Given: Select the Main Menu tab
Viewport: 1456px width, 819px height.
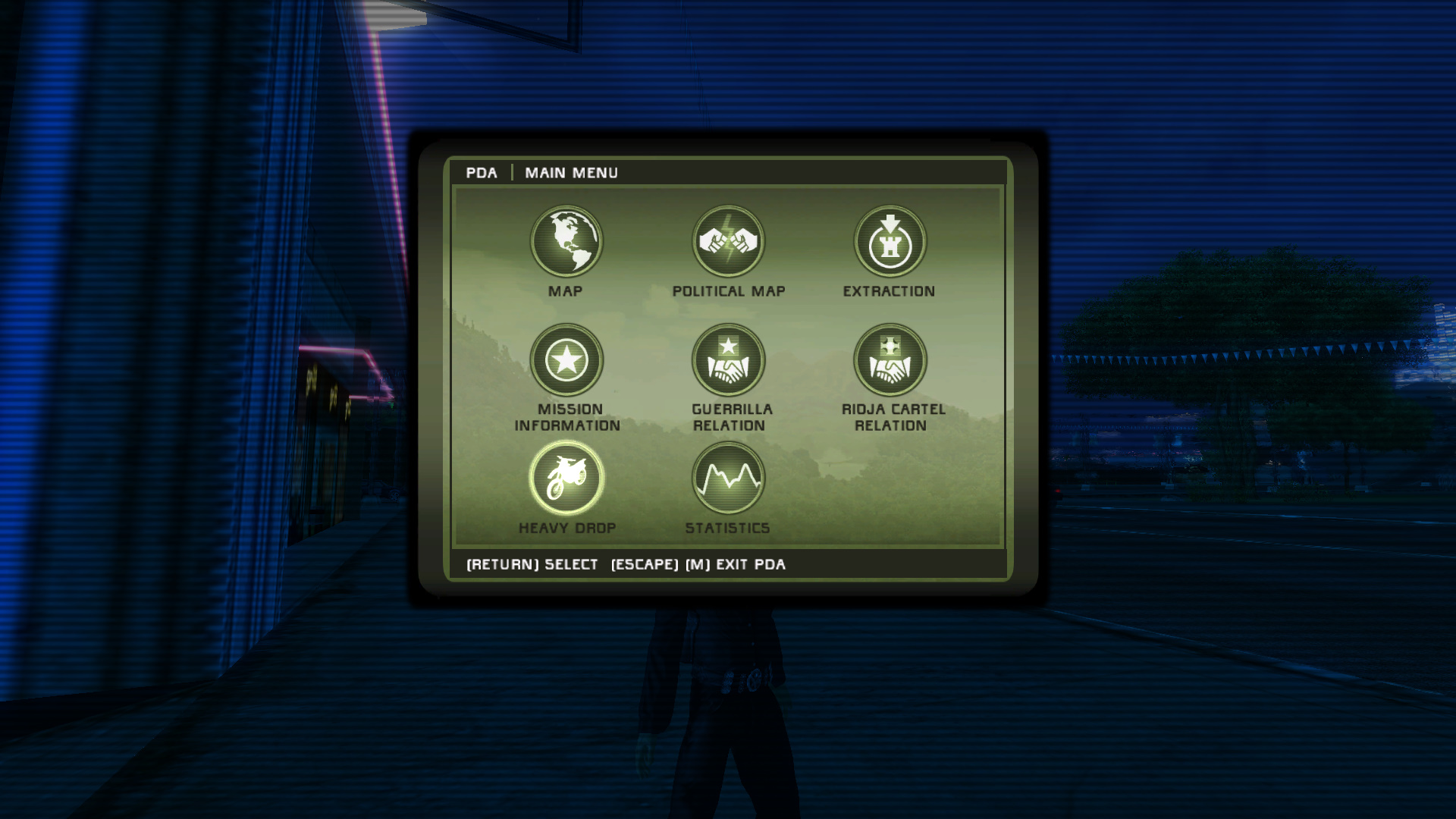Looking at the screenshot, I should [x=571, y=173].
